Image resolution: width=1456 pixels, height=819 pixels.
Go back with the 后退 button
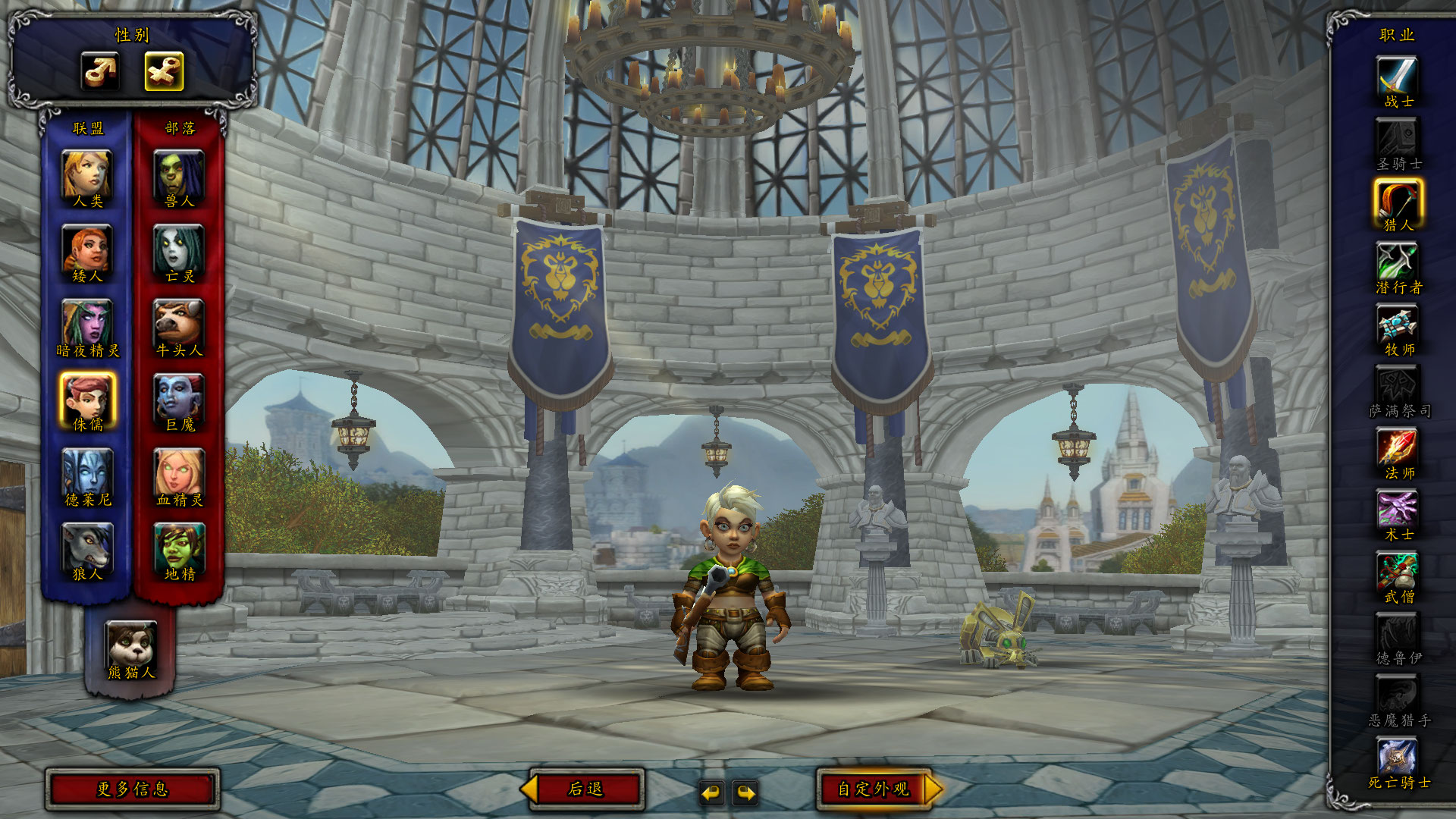tap(585, 789)
